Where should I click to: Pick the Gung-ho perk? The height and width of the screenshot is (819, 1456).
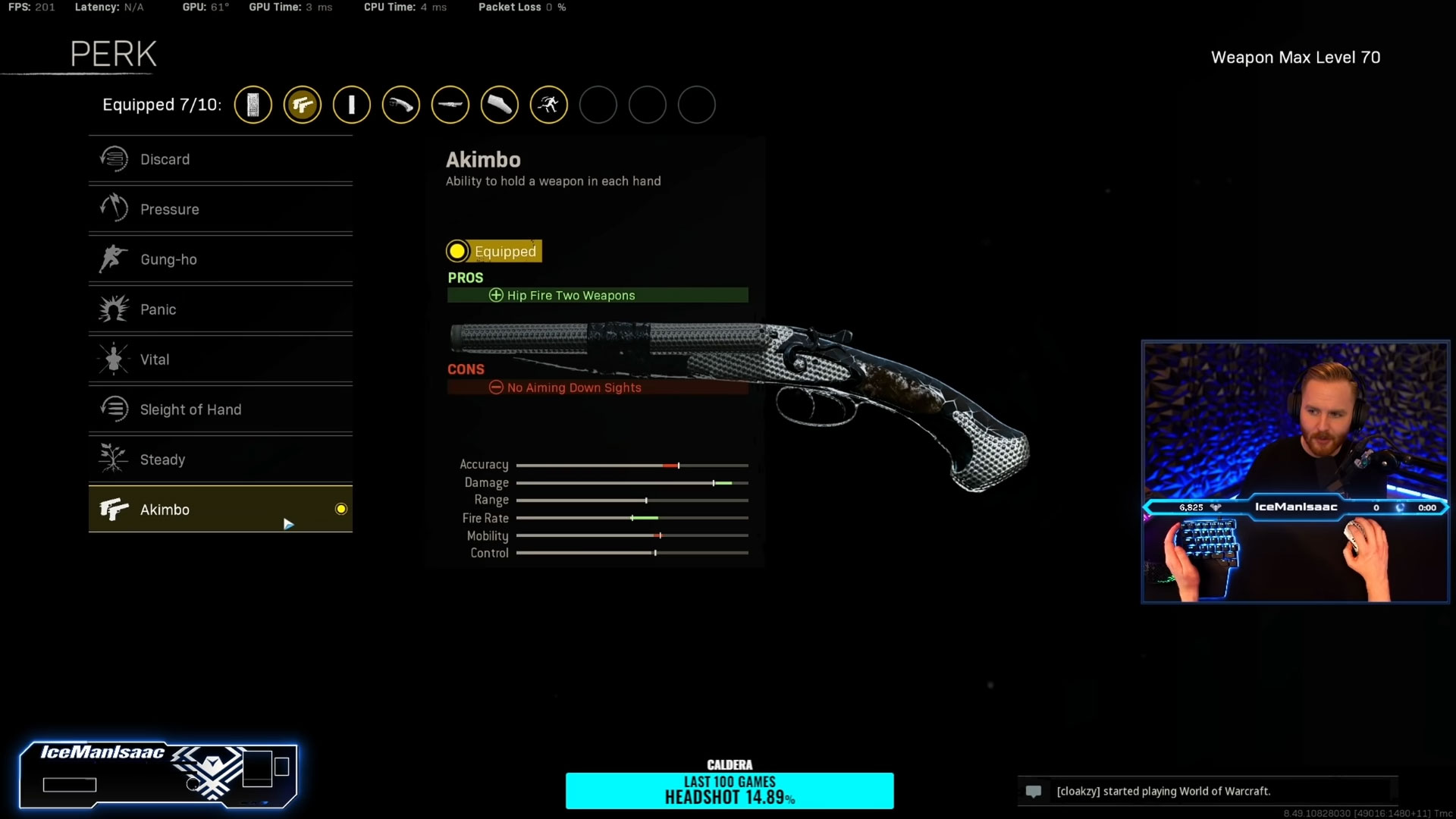(220, 259)
